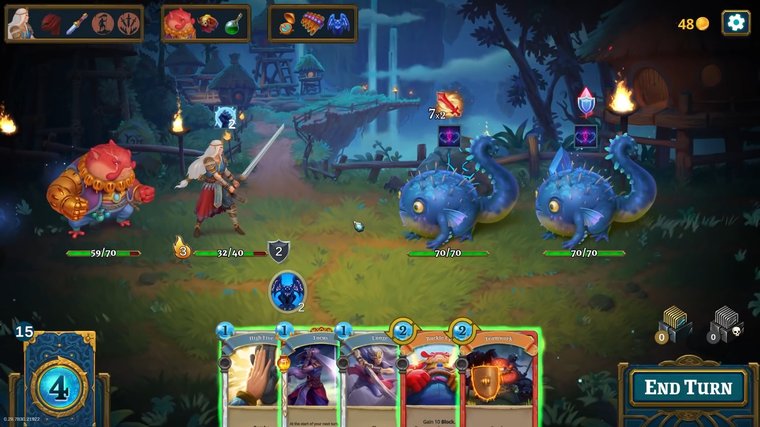
Task: View the discard pile stack
Action: [674, 323]
